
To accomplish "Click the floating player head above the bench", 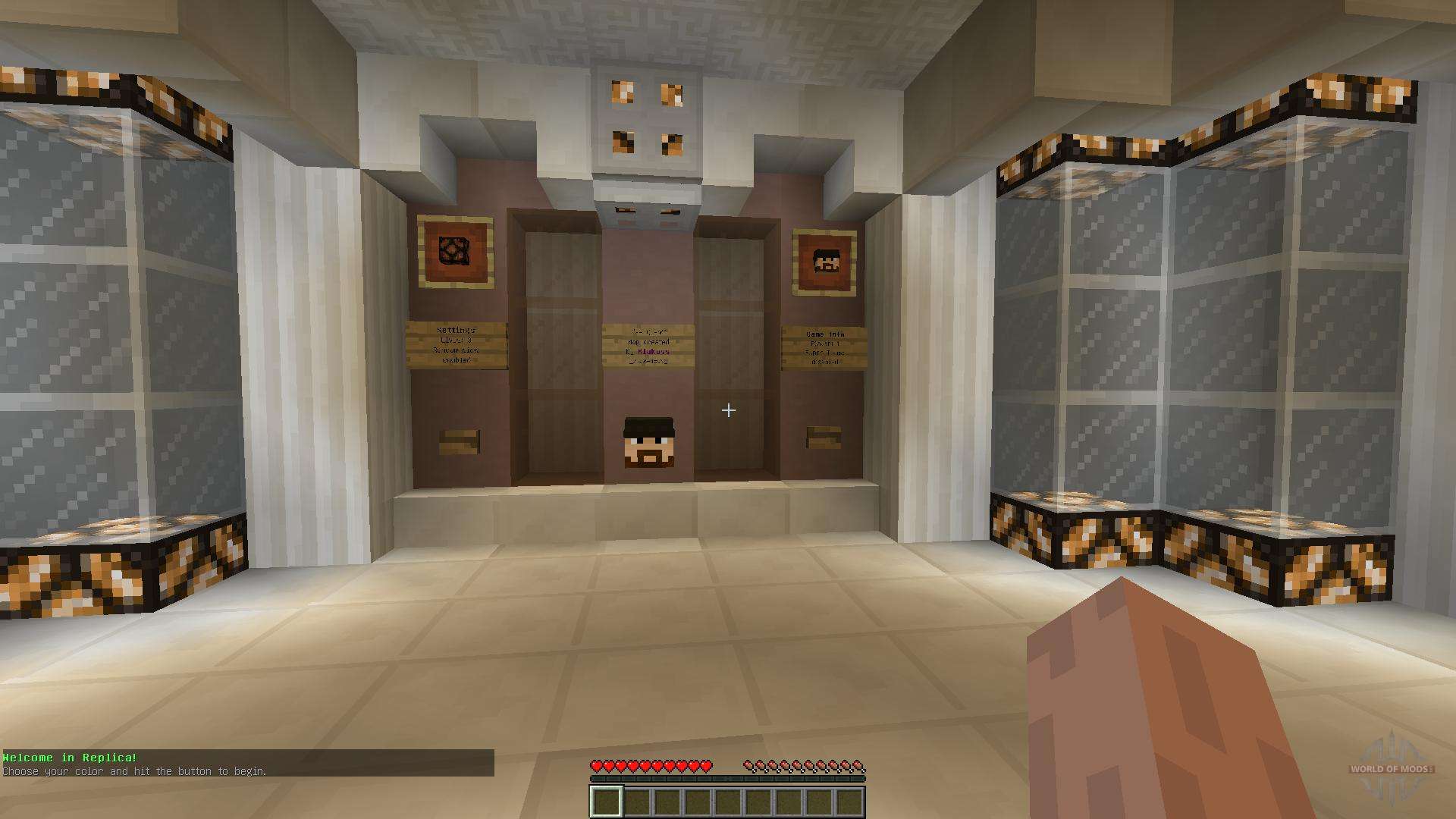I will click(648, 441).
